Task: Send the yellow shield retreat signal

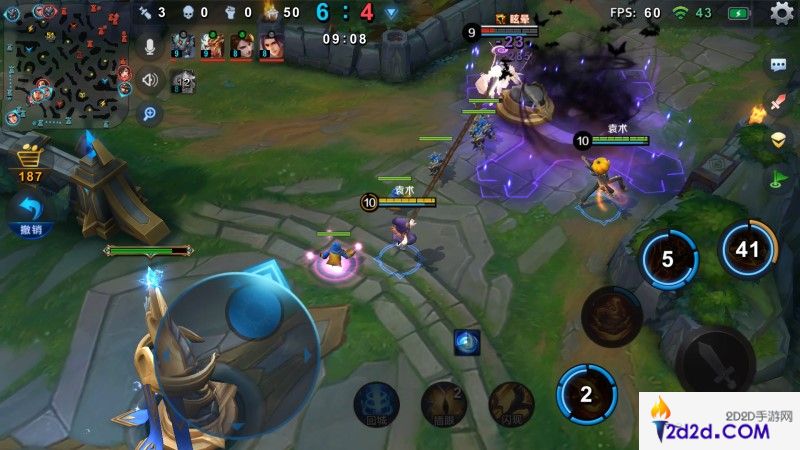Action: [779, 139]
